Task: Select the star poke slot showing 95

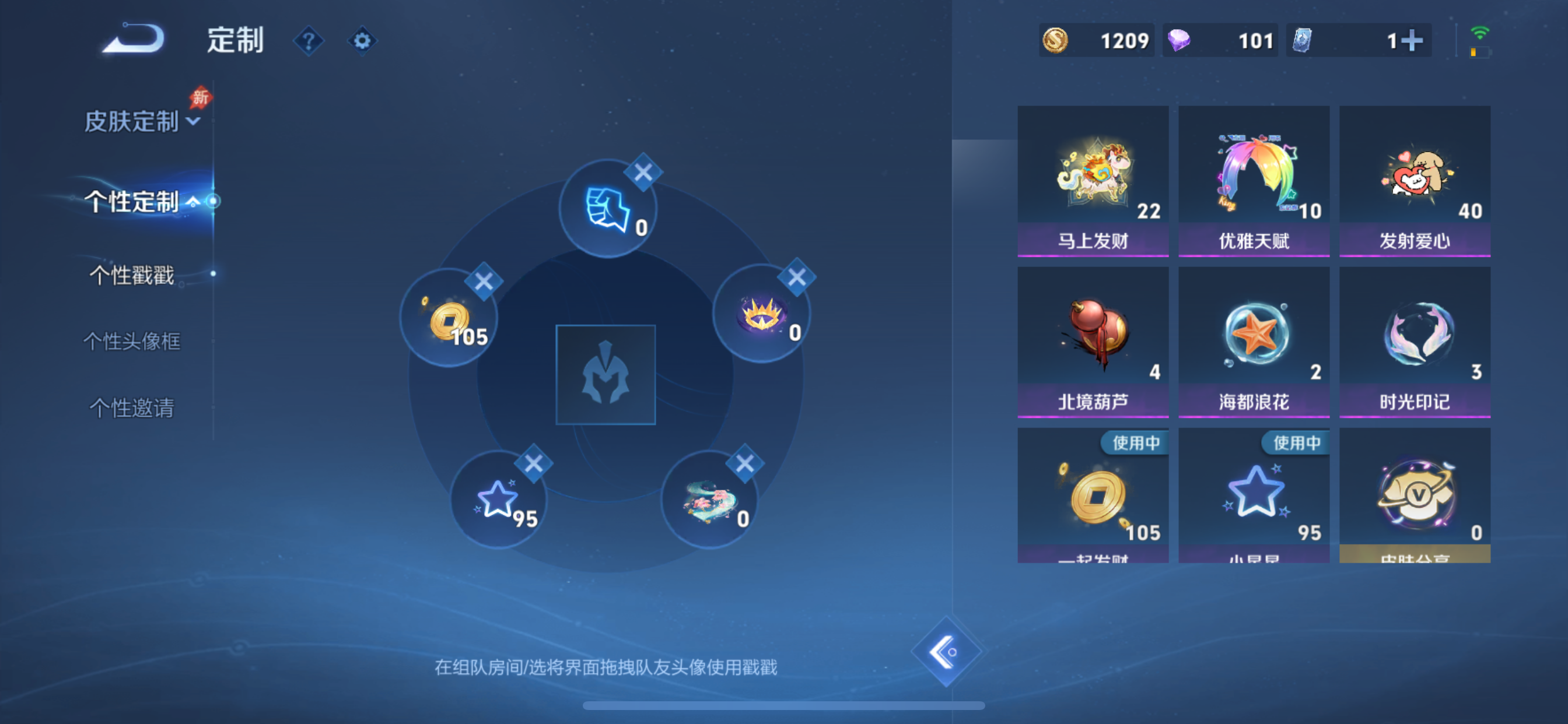Action: [x=501, y=499]
